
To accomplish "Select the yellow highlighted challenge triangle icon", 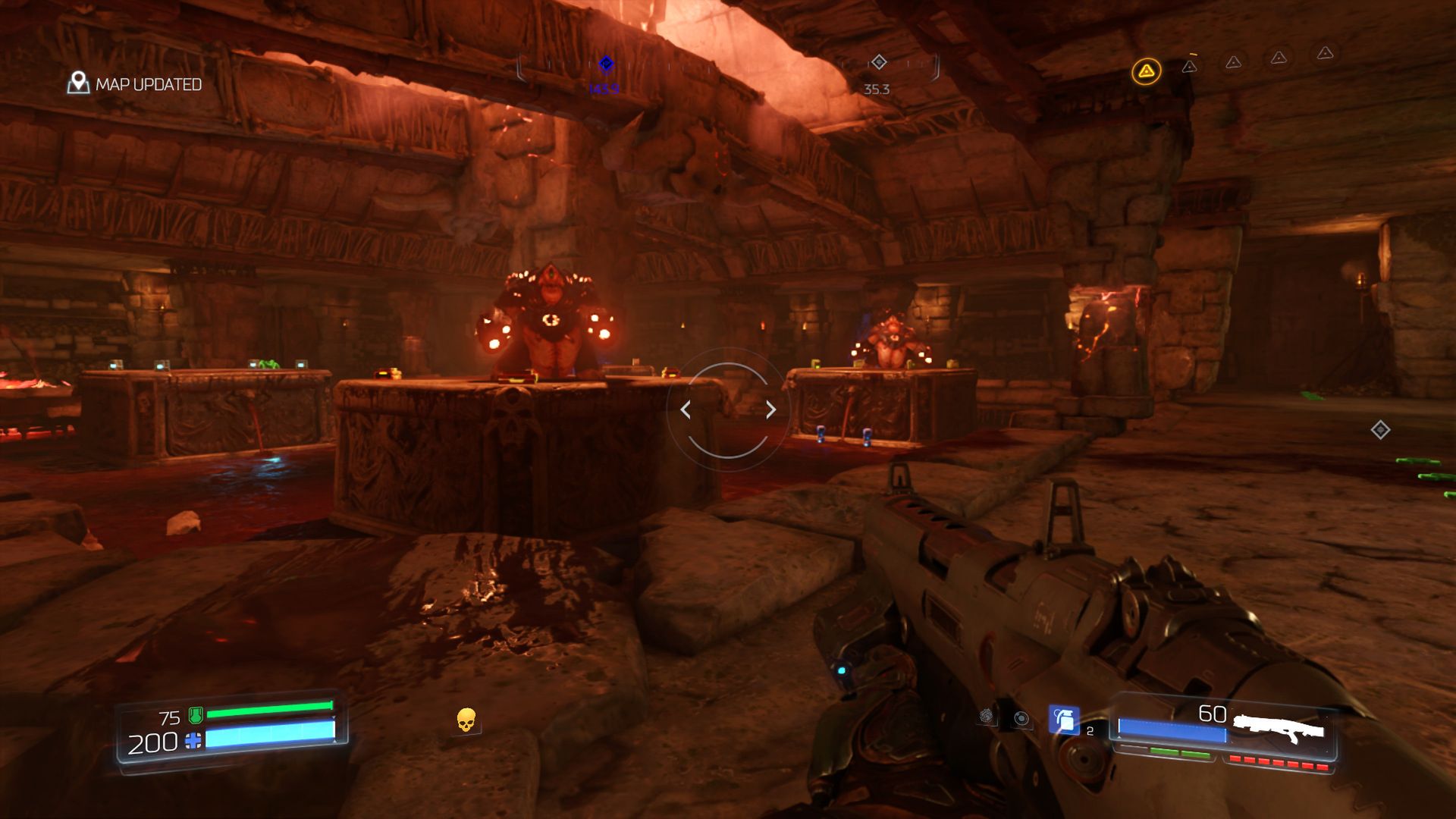I will point(1147,71).
